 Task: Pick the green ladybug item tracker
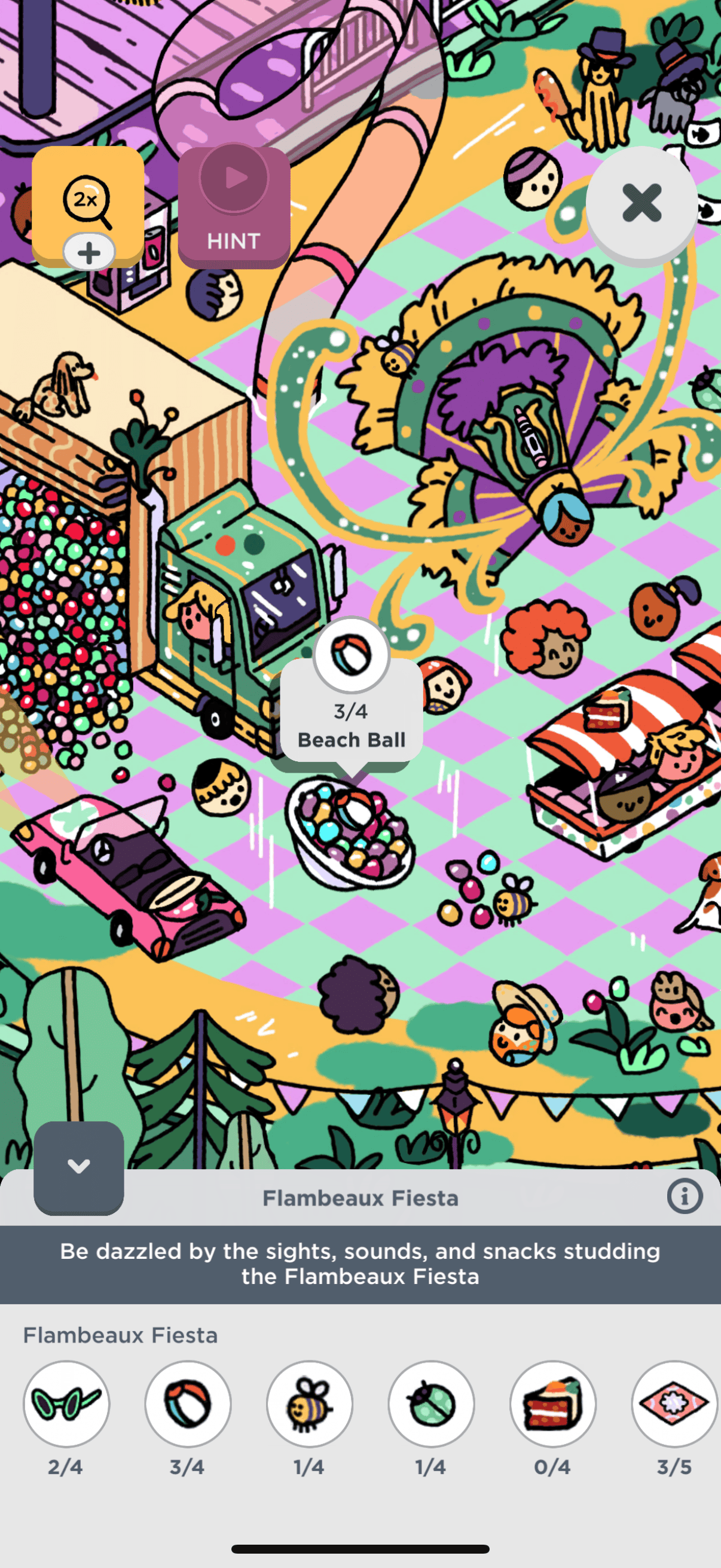[432, 1403]
